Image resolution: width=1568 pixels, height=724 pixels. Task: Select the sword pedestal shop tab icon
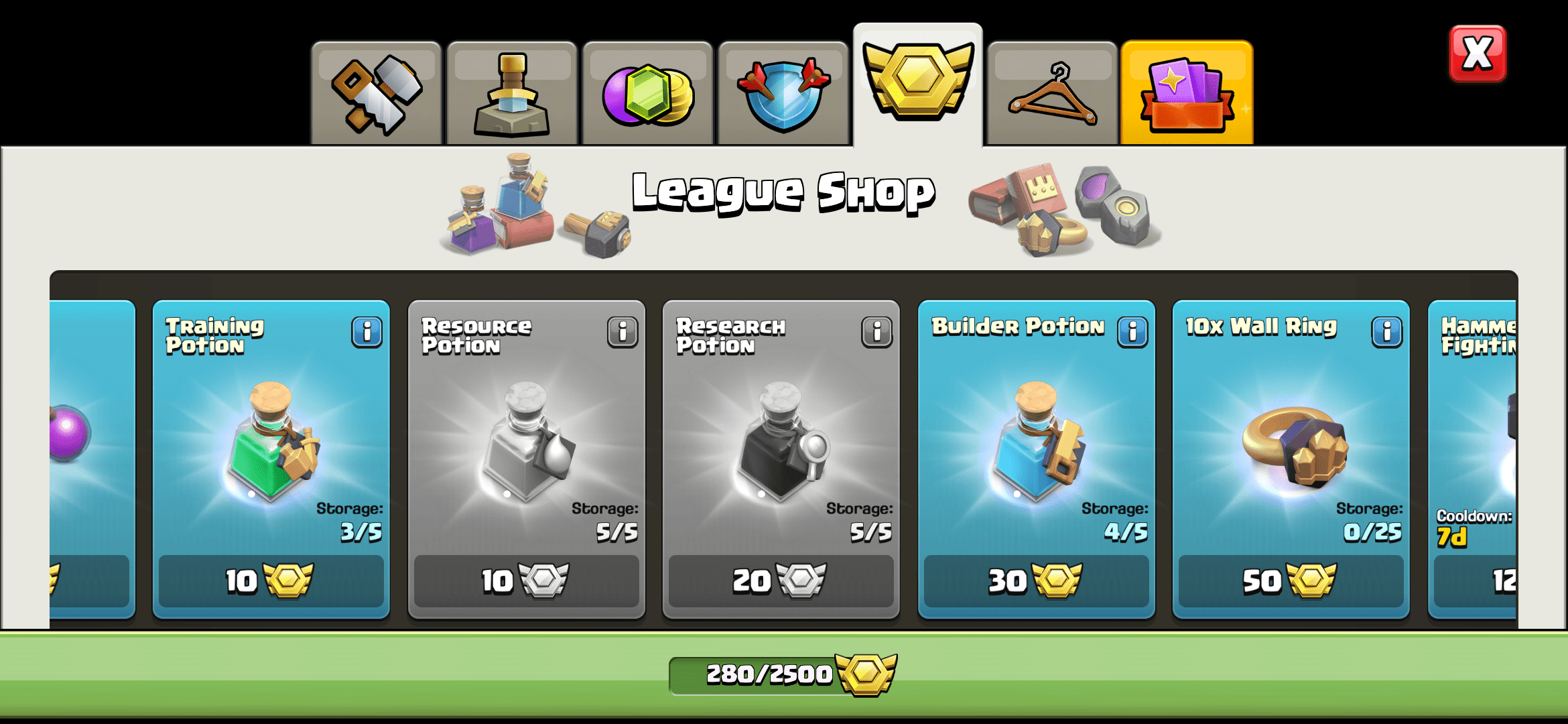511,90
